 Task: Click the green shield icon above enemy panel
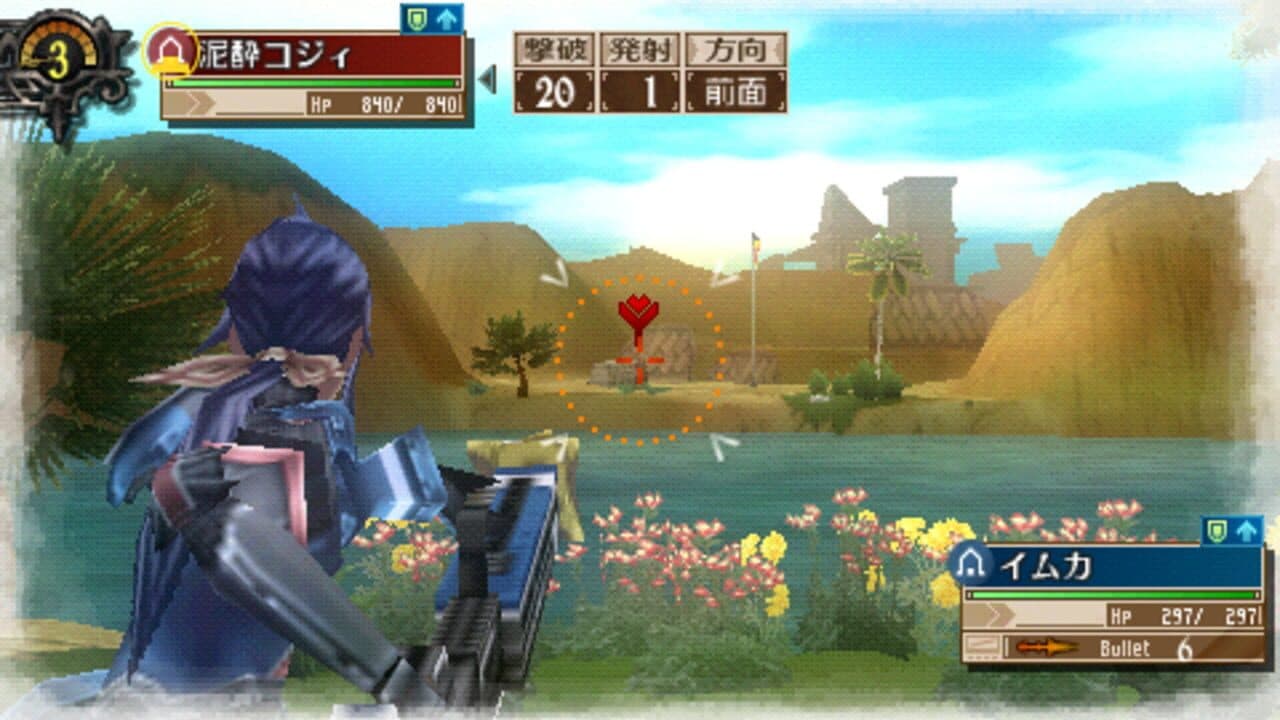pos(417,16)
